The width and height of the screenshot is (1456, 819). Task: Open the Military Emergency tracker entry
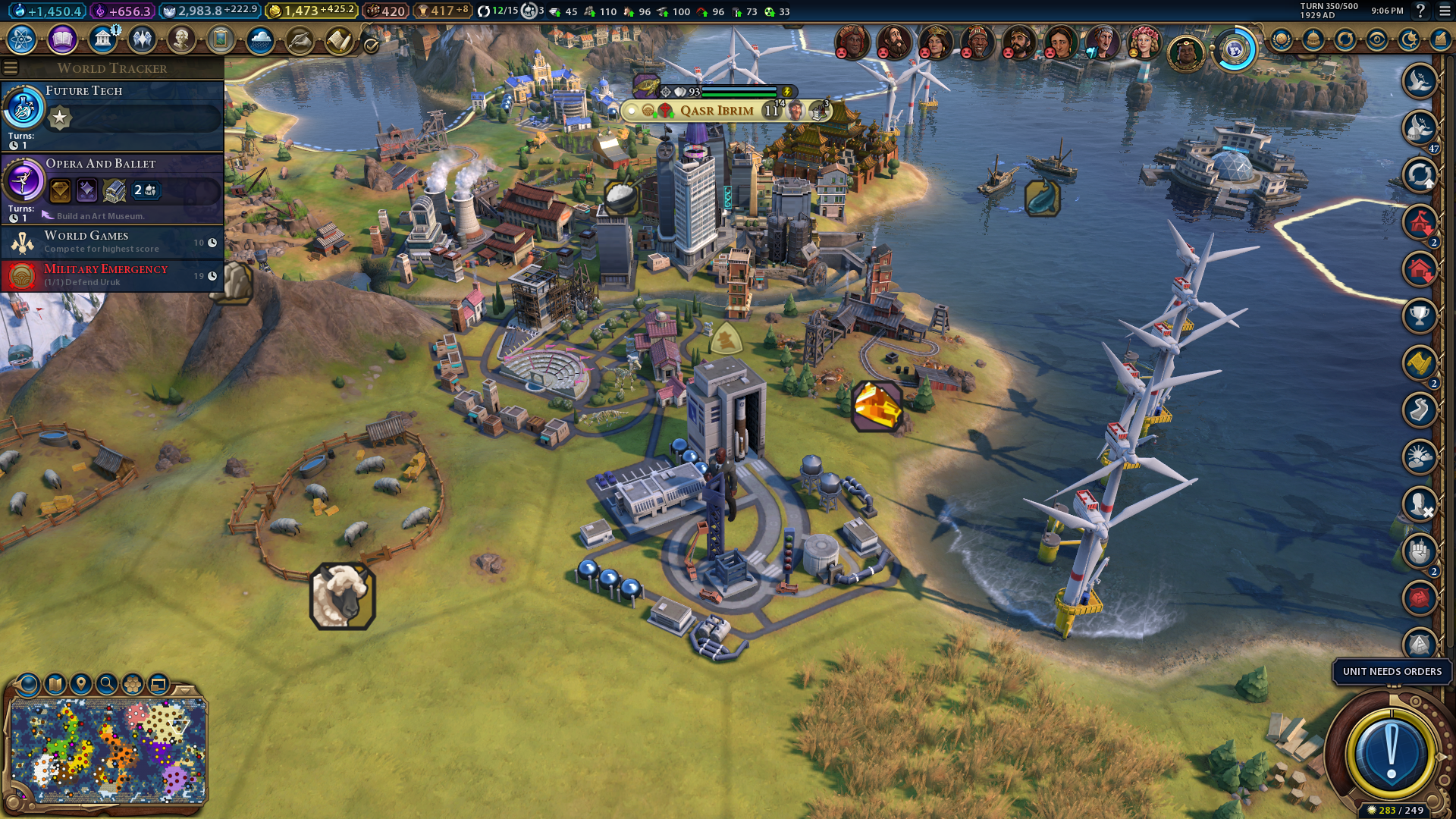click(x=114, y=275)
